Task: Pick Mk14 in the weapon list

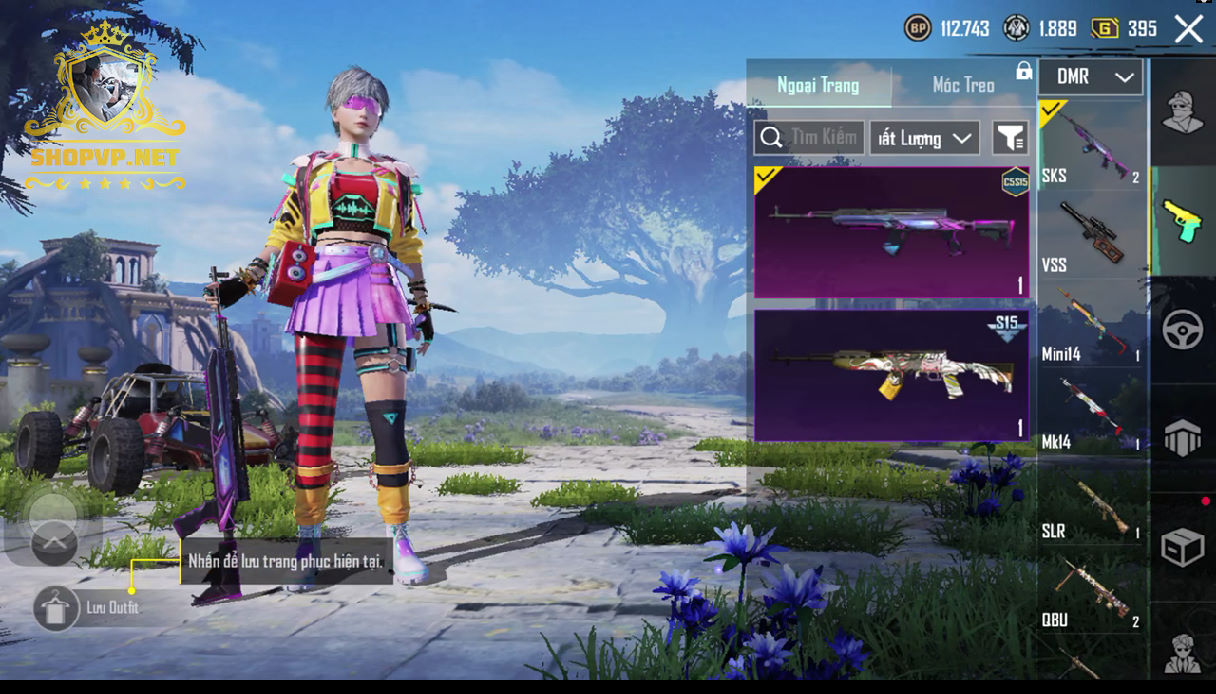Action: coord(1092,413)
